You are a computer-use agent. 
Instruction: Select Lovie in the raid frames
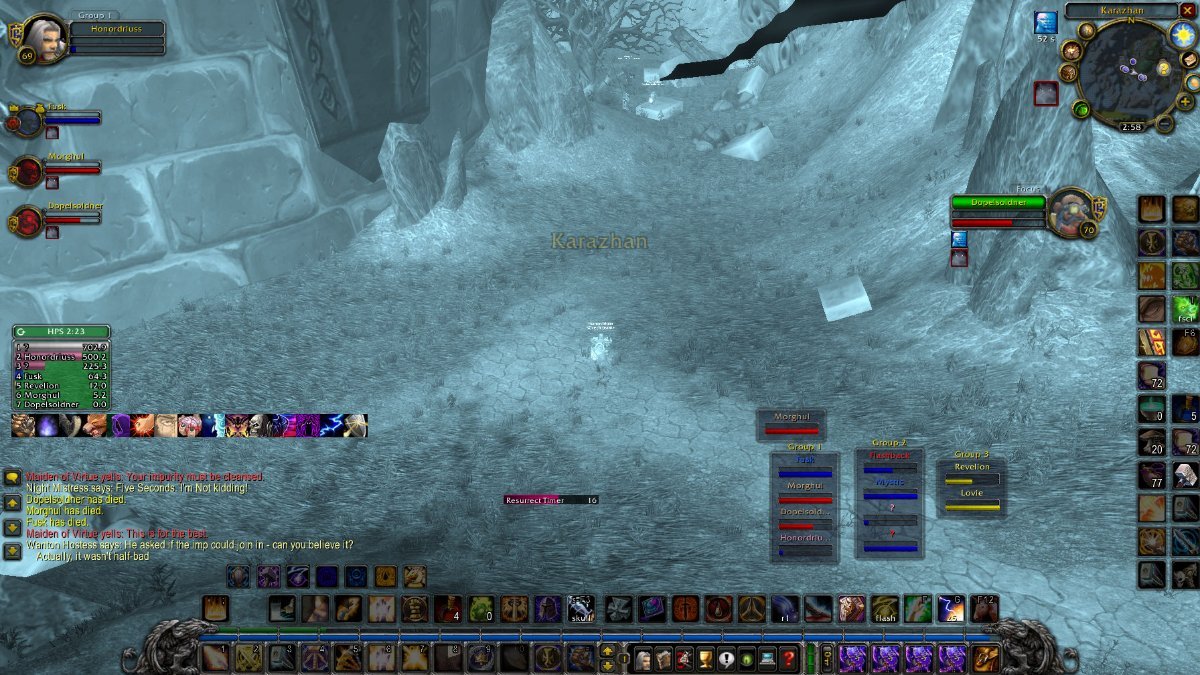pos(972,500)
